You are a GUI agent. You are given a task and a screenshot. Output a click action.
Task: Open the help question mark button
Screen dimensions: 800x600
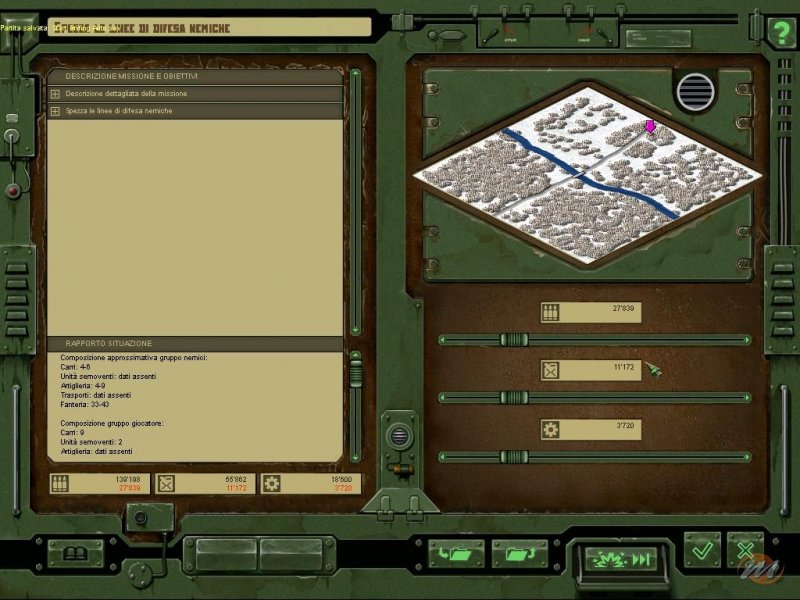pos(780,31)
